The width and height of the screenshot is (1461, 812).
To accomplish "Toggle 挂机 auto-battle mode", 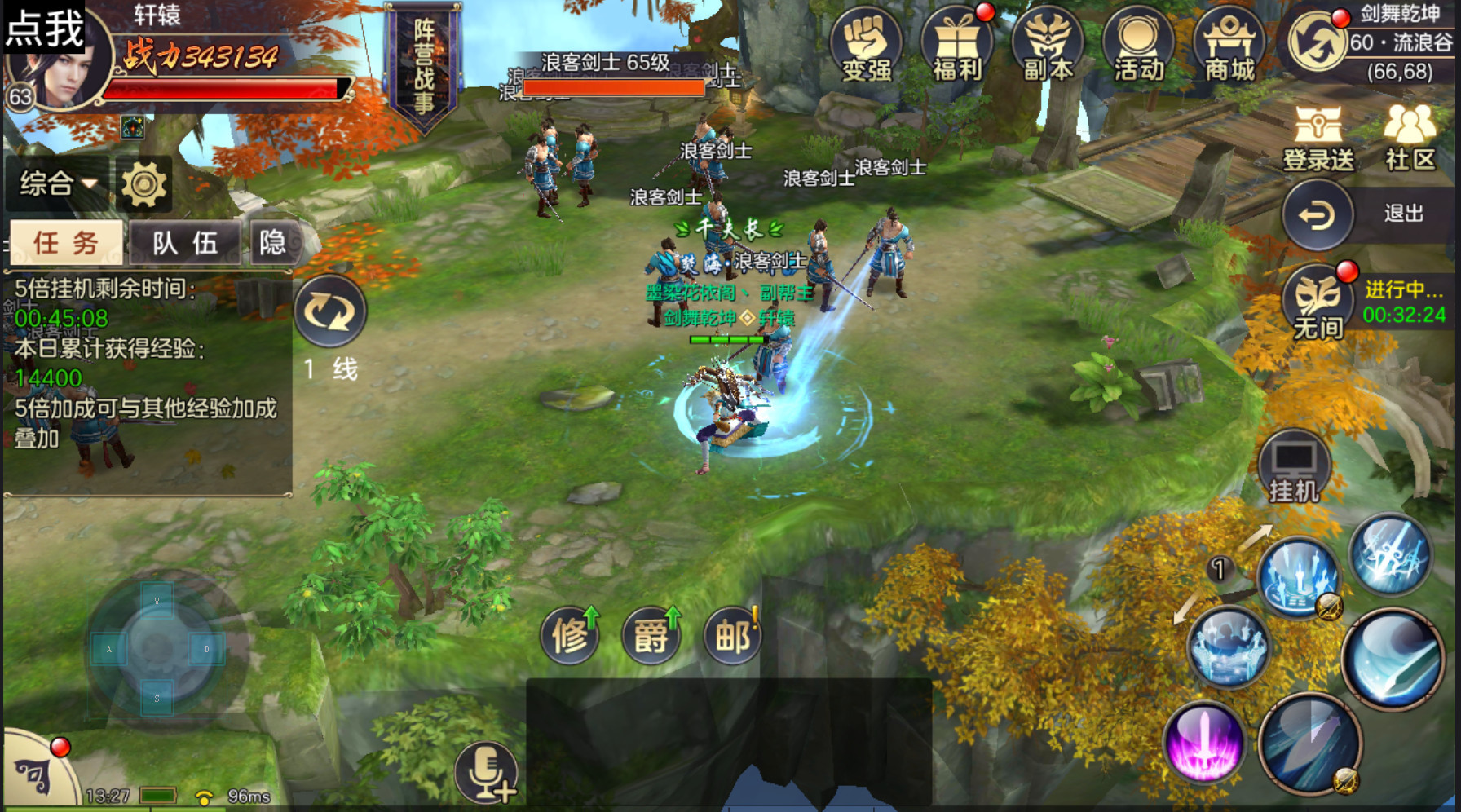I will click(x=1294, y=467).
